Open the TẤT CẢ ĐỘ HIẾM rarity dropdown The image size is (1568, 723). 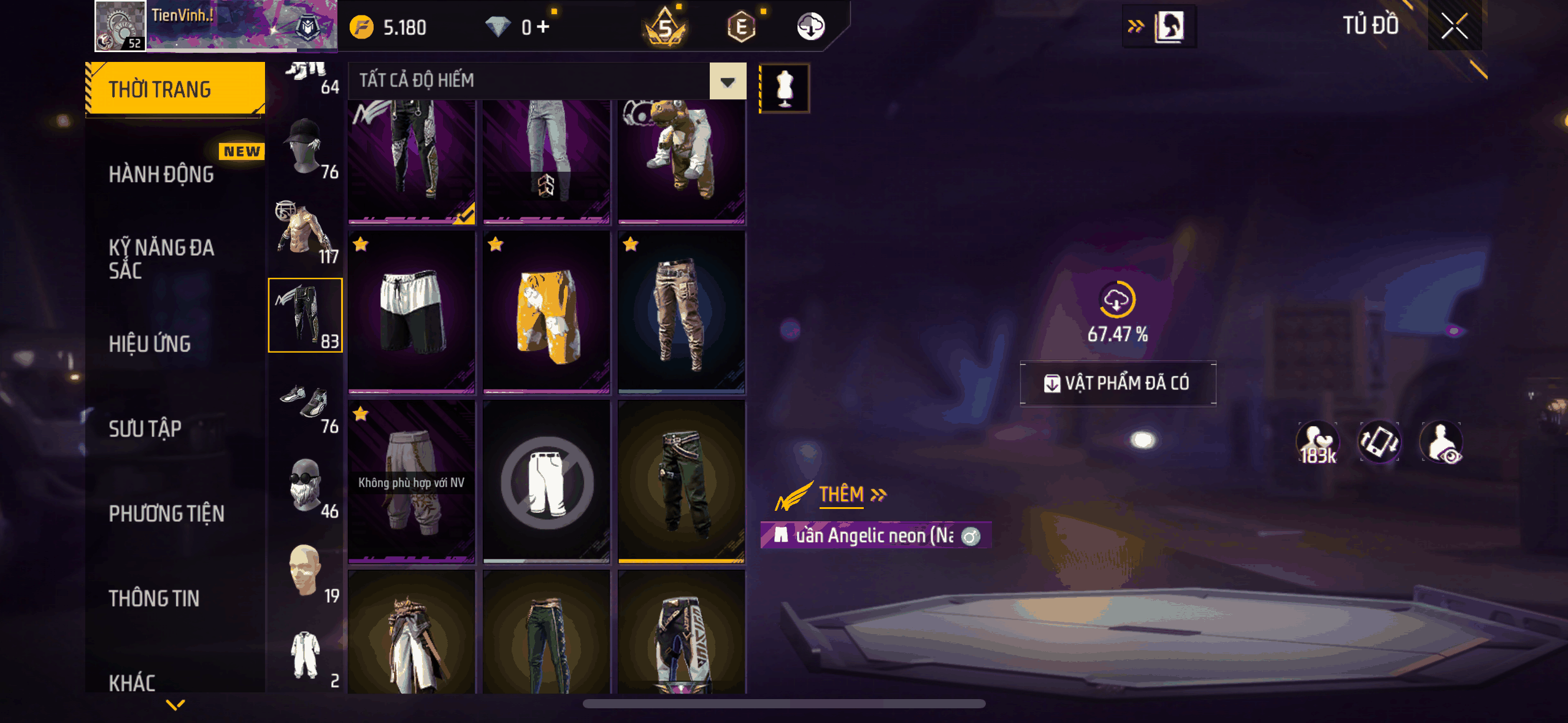coord(728,82)
